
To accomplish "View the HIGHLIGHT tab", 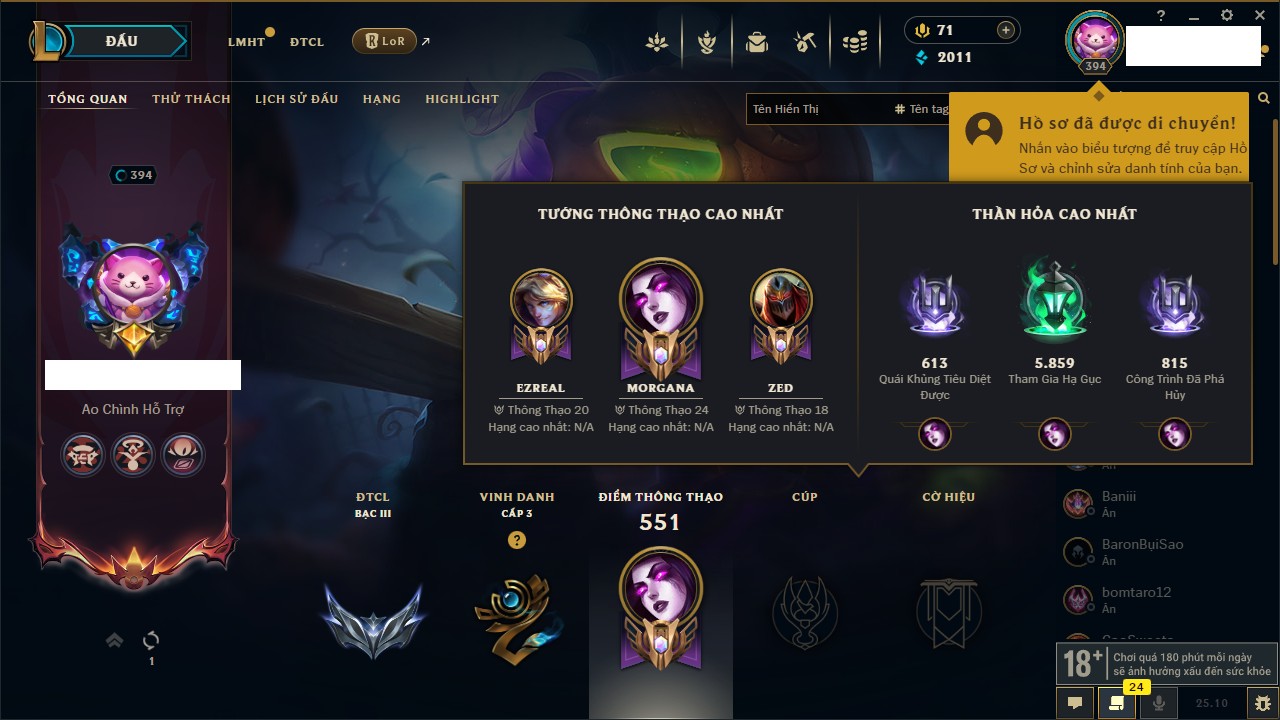I will click(x=462, y=99).
